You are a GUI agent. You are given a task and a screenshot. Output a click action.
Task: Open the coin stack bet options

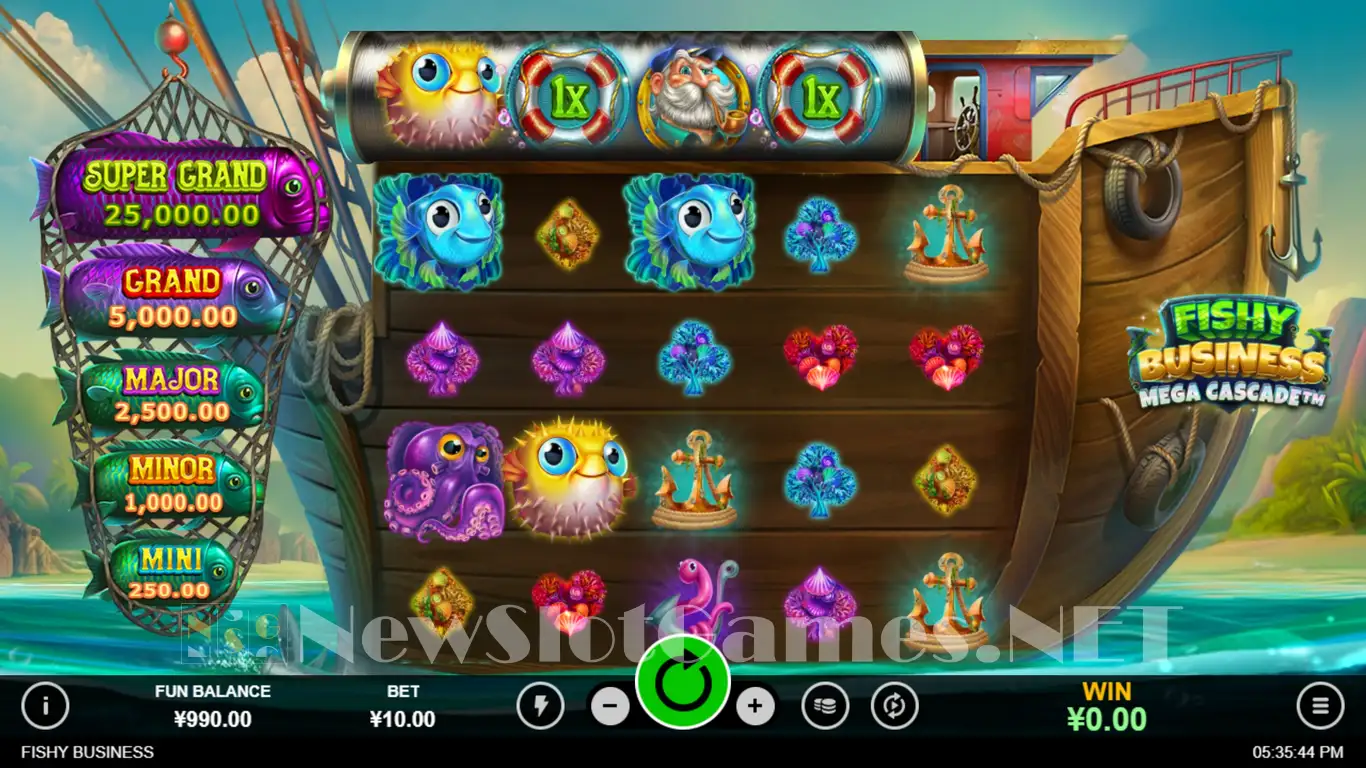coord(825,707)
